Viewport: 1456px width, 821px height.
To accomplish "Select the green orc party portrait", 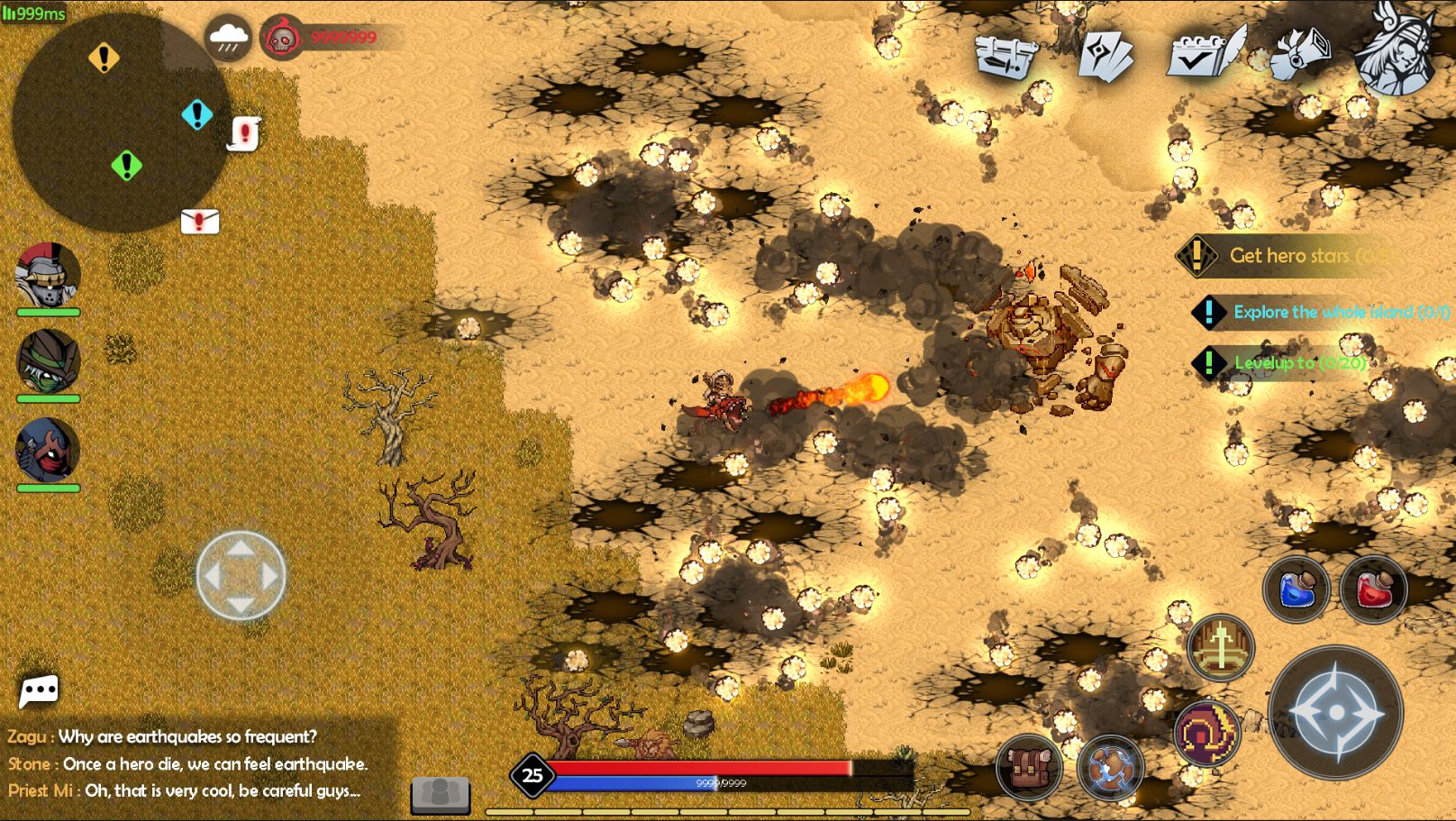I will [x=48, y=360].
